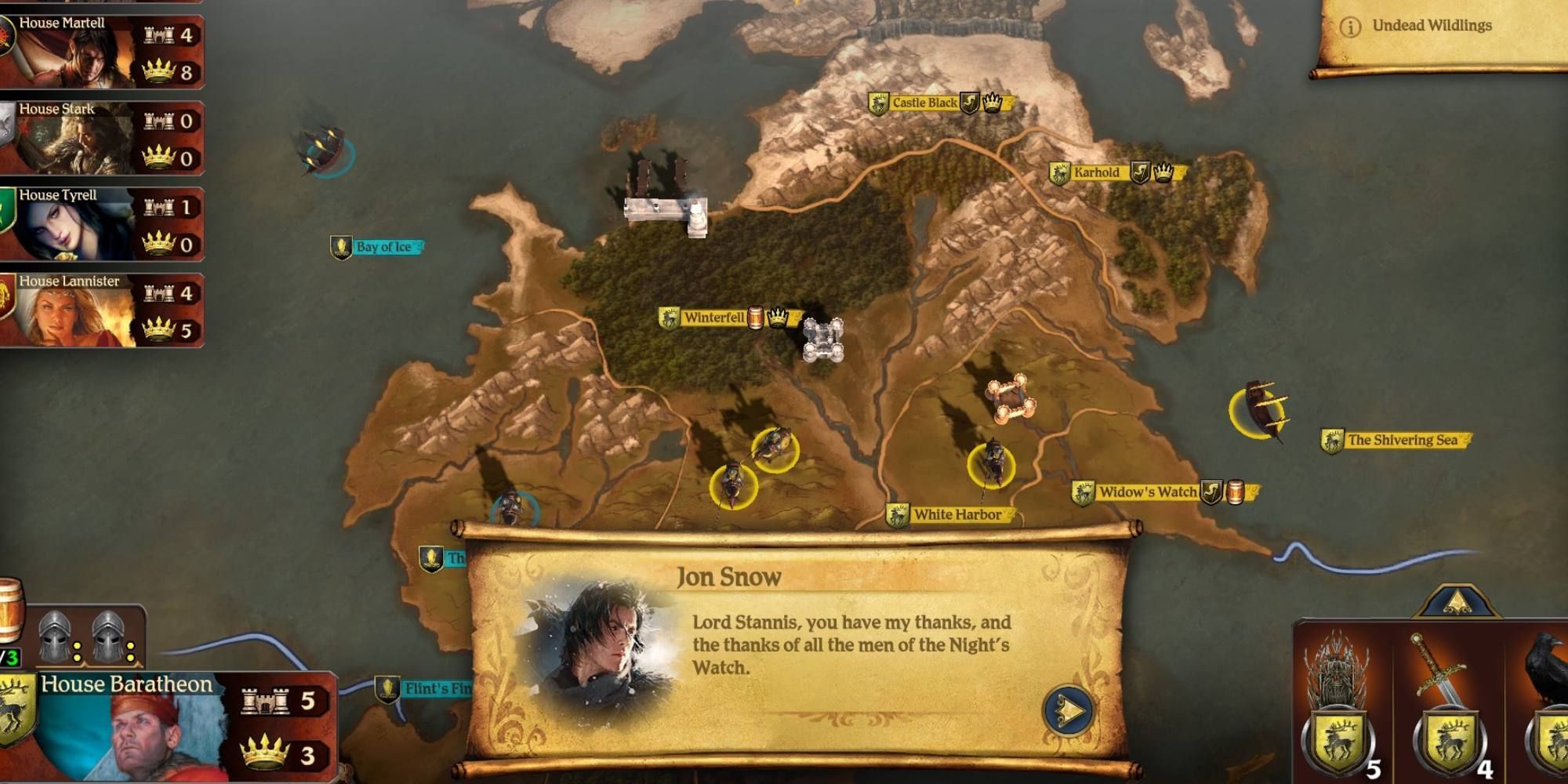Screen dimensions: 1568x784
Task: Select the barrel supply icon at Winterfell
Action: tap(756, 317)
